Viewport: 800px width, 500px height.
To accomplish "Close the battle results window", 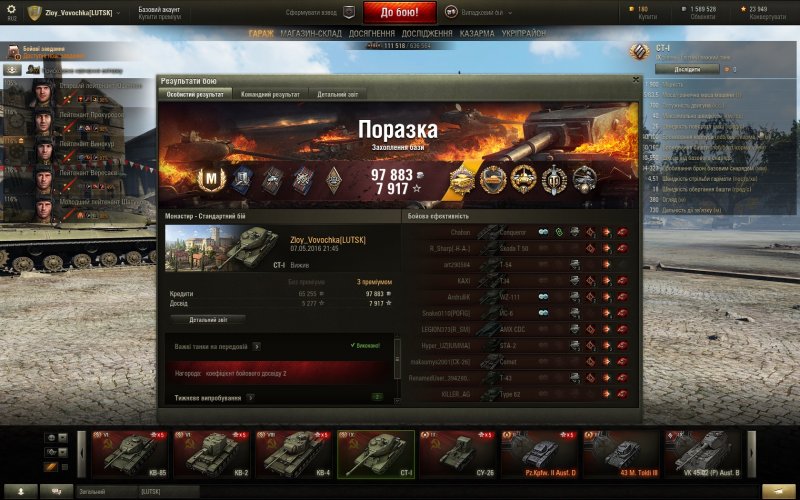I will pyautogui.click(x=636, y=79).
